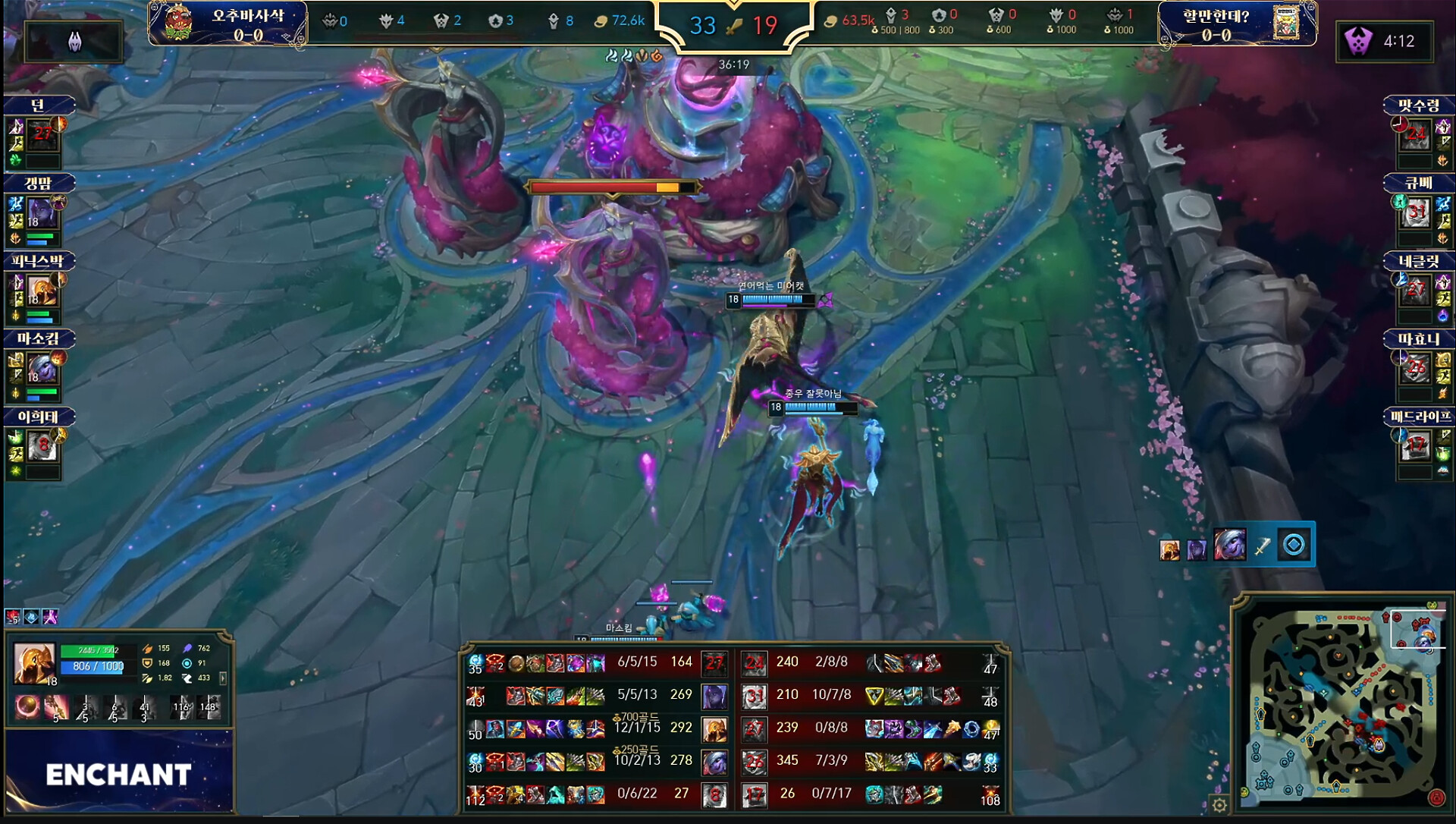Click the Baron timer icon showing 4:12
This screenshot has height=824, width=1456.
click(x=1357, y=41)
